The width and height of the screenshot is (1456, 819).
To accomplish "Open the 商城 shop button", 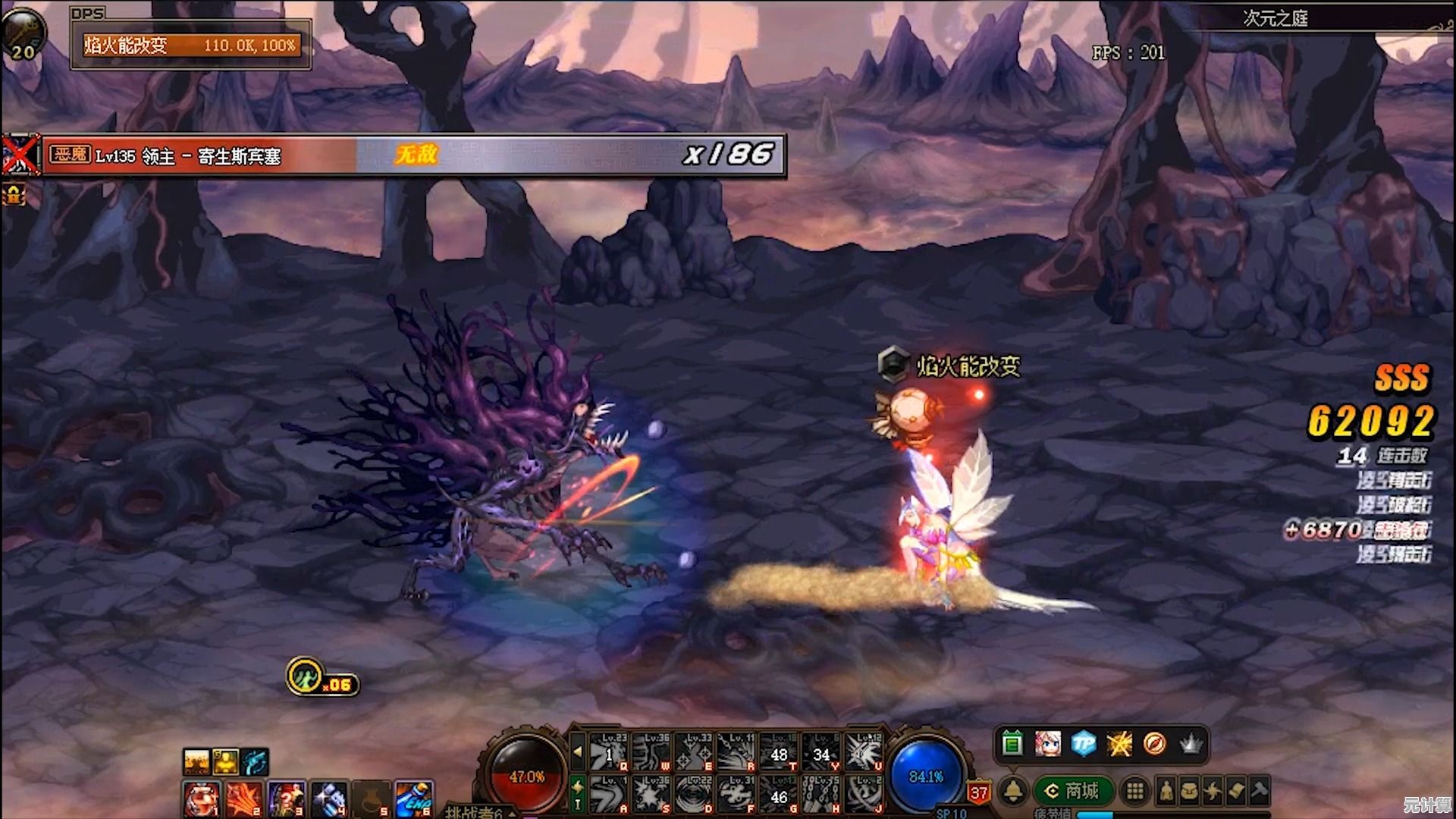I will point(1074,791).
